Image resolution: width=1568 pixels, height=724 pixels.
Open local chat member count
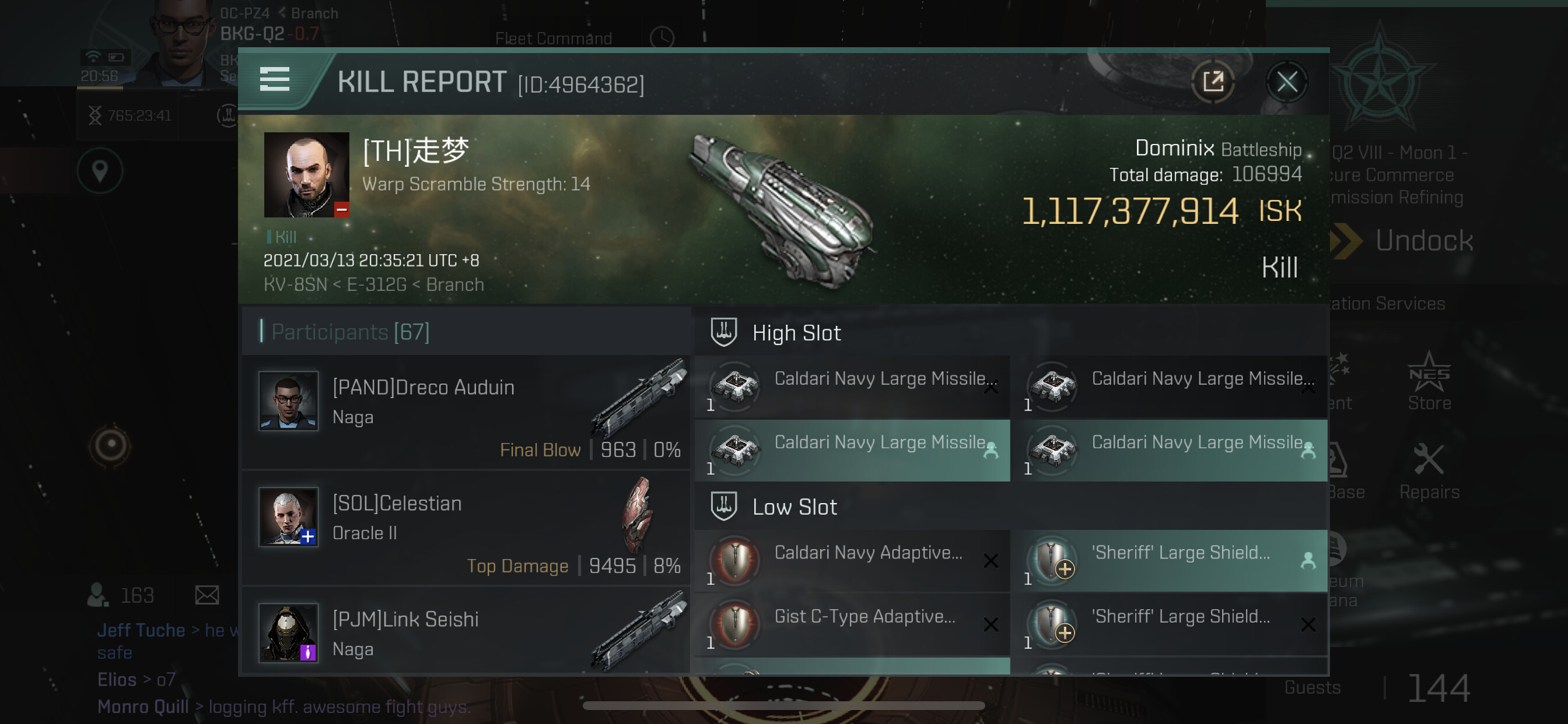tap(122, 595)
